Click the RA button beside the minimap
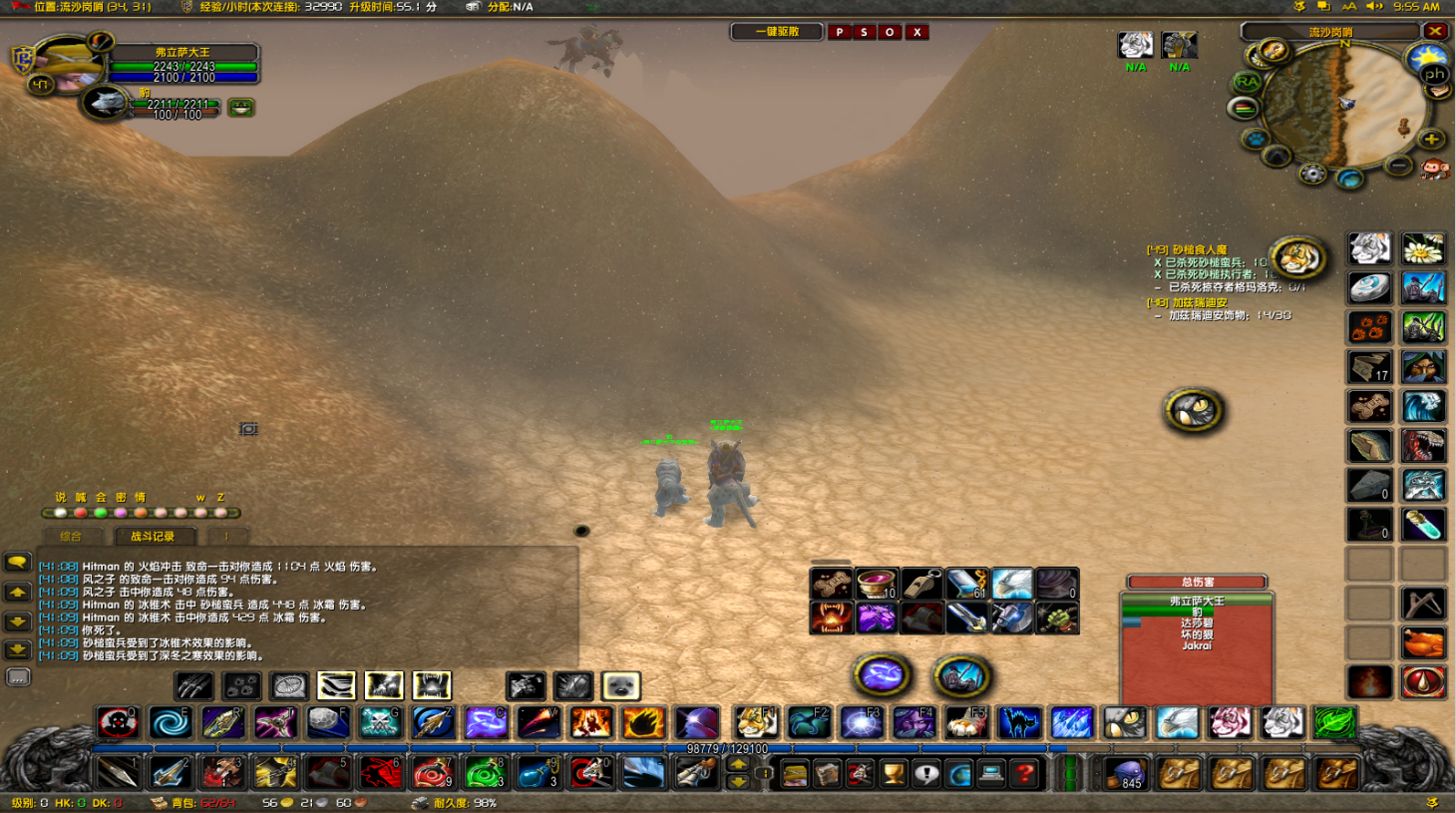1456x813 pixels. tap(1247, 82)
